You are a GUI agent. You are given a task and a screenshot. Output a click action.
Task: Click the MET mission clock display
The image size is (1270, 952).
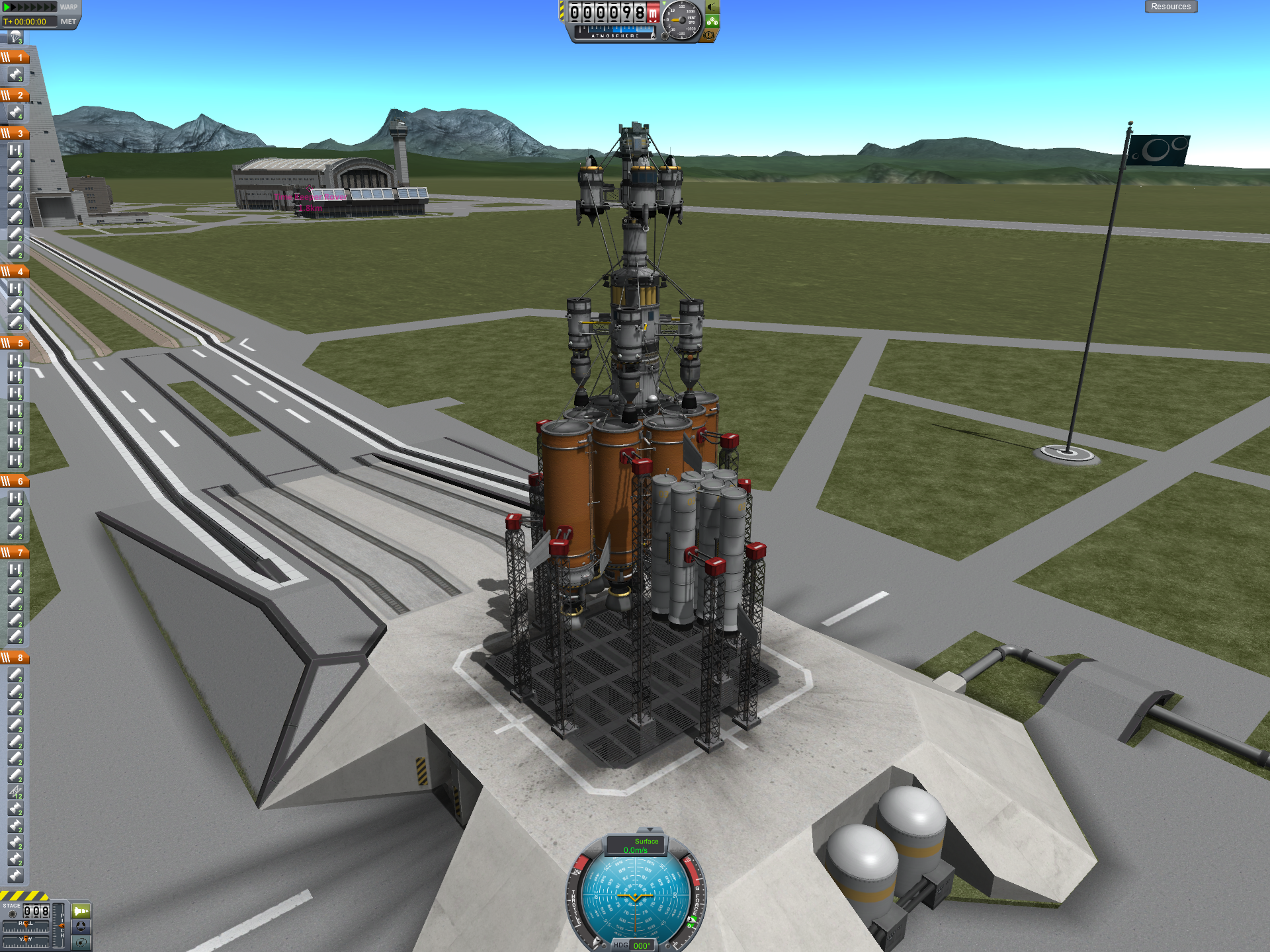coord(30,22)
